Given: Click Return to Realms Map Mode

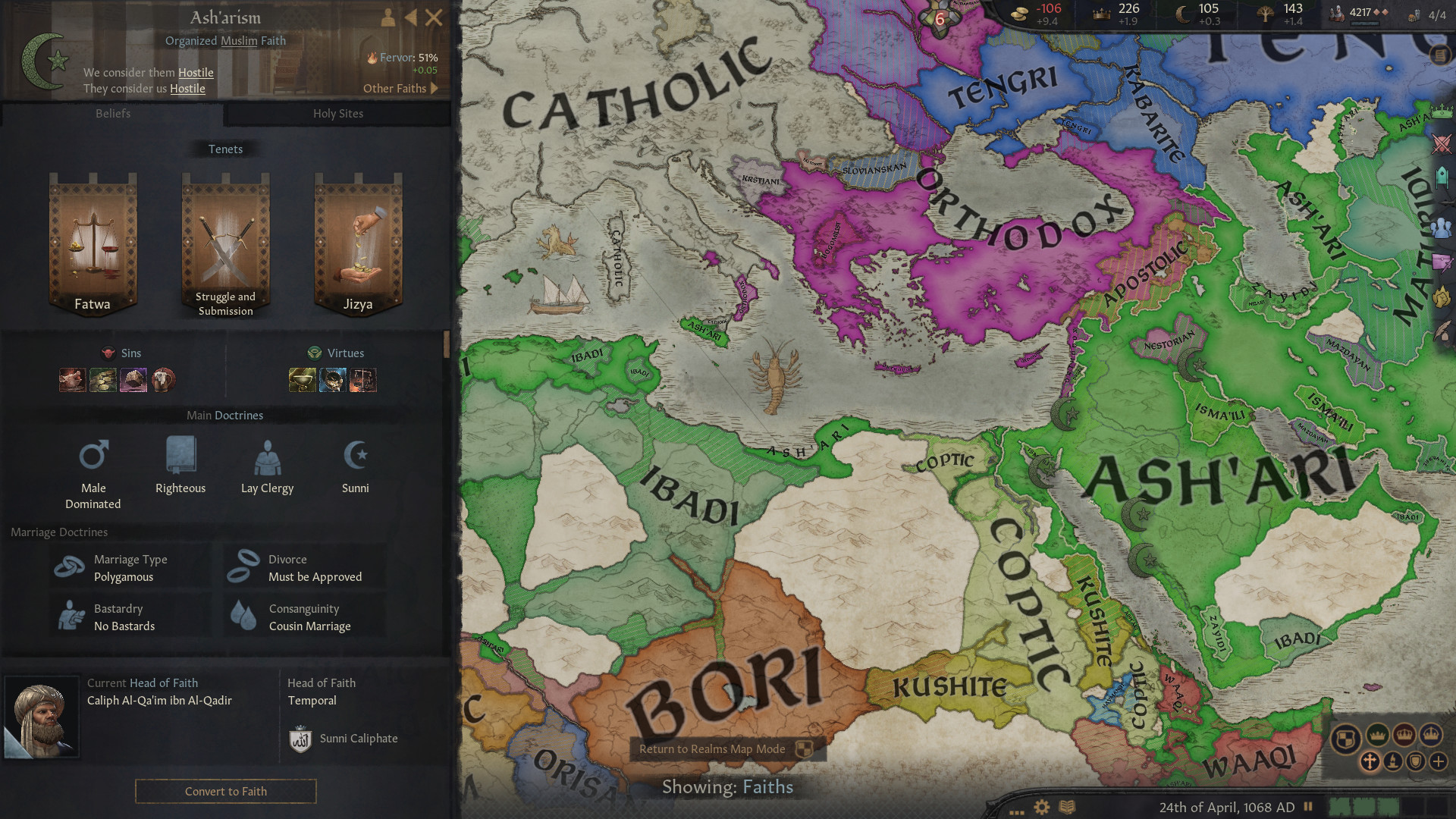Looking at the screenshot, I should tap(713, 749).
